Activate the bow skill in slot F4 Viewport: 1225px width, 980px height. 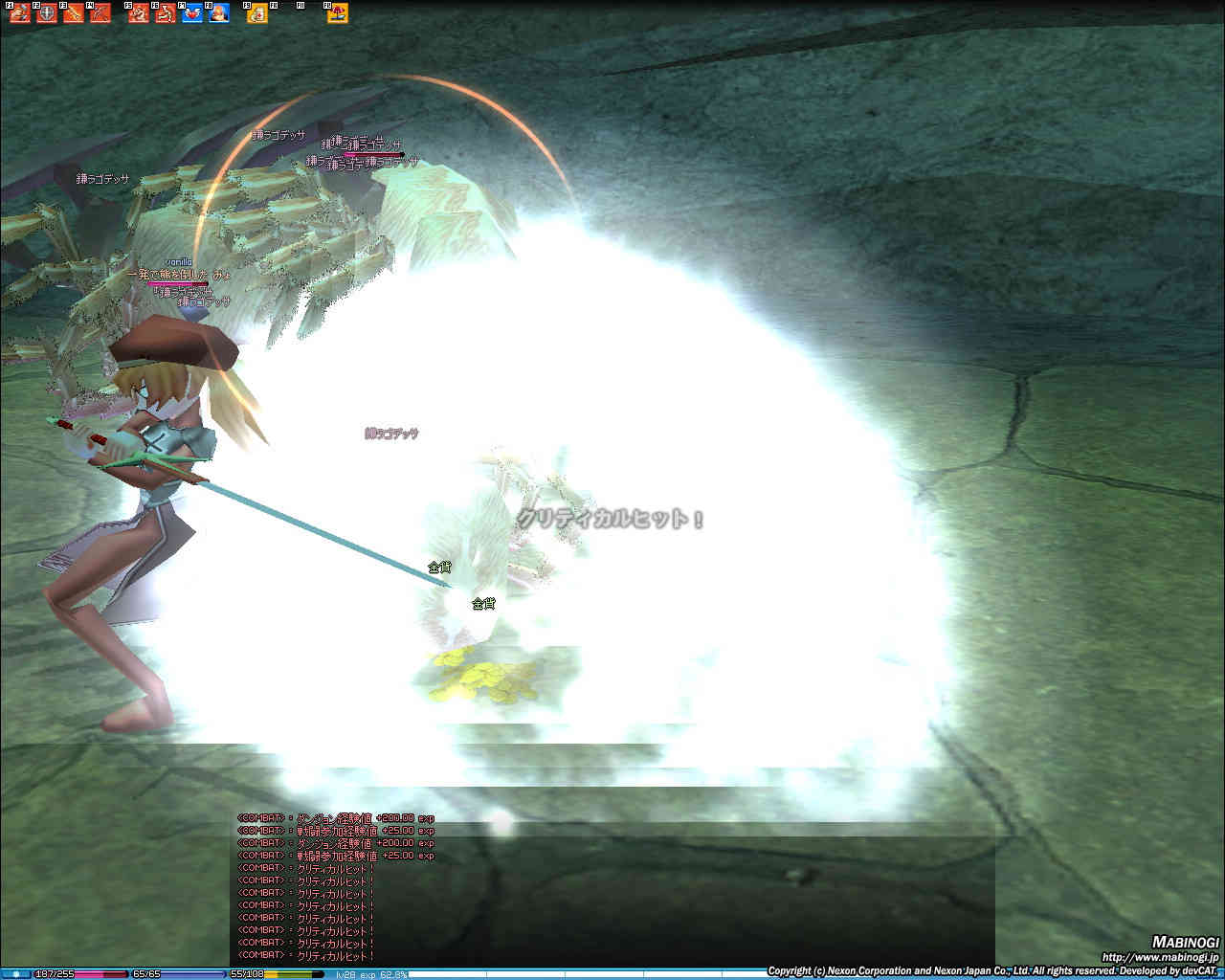pos(100,13)
